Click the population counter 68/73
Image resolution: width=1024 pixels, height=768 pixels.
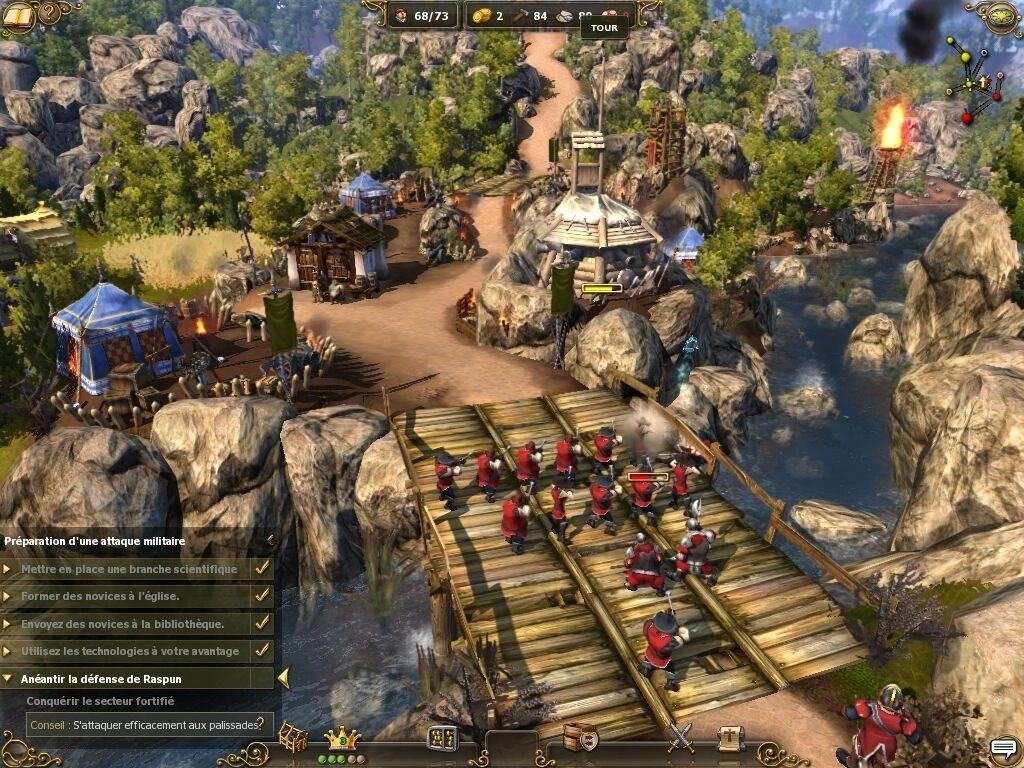(x=422, y=16)
